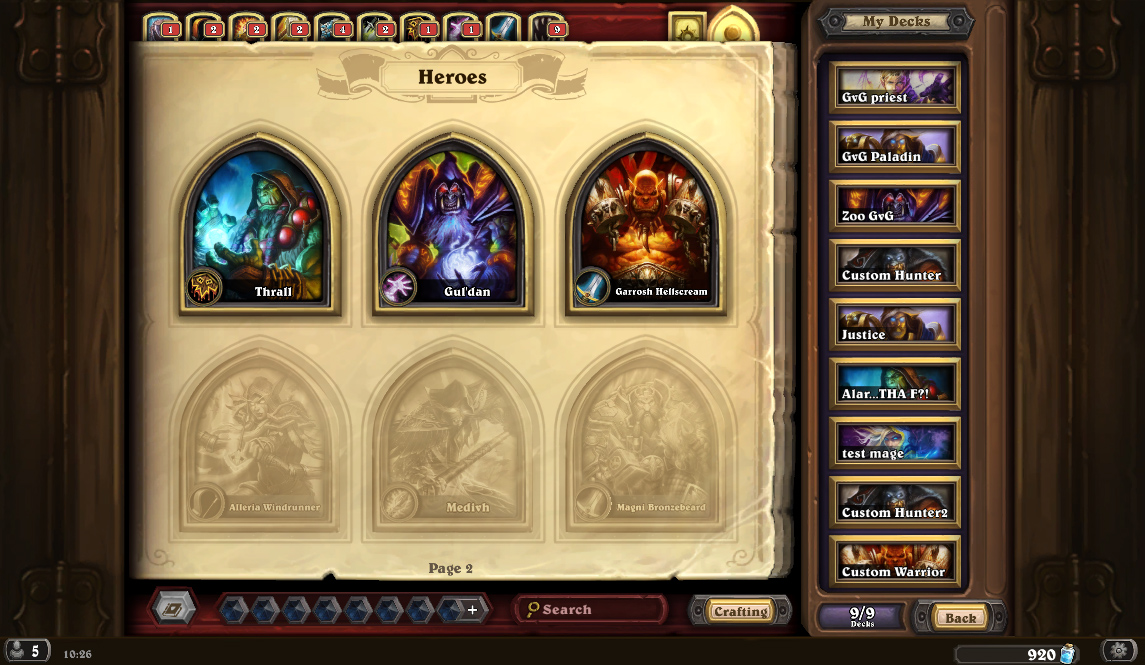Select the Thrall hero portrait
Viewport: 1145px width, 665px height.
click(x=259, y=227)
